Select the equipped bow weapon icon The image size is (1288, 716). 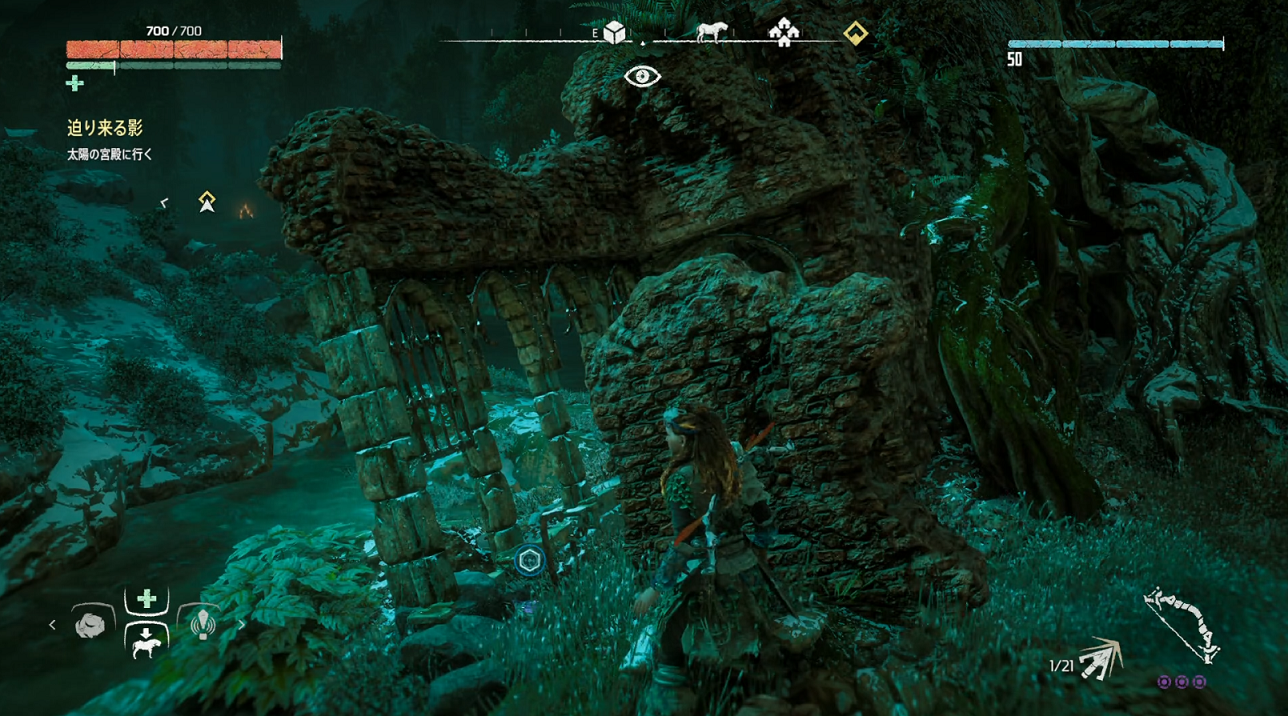tap(1181, 624)
